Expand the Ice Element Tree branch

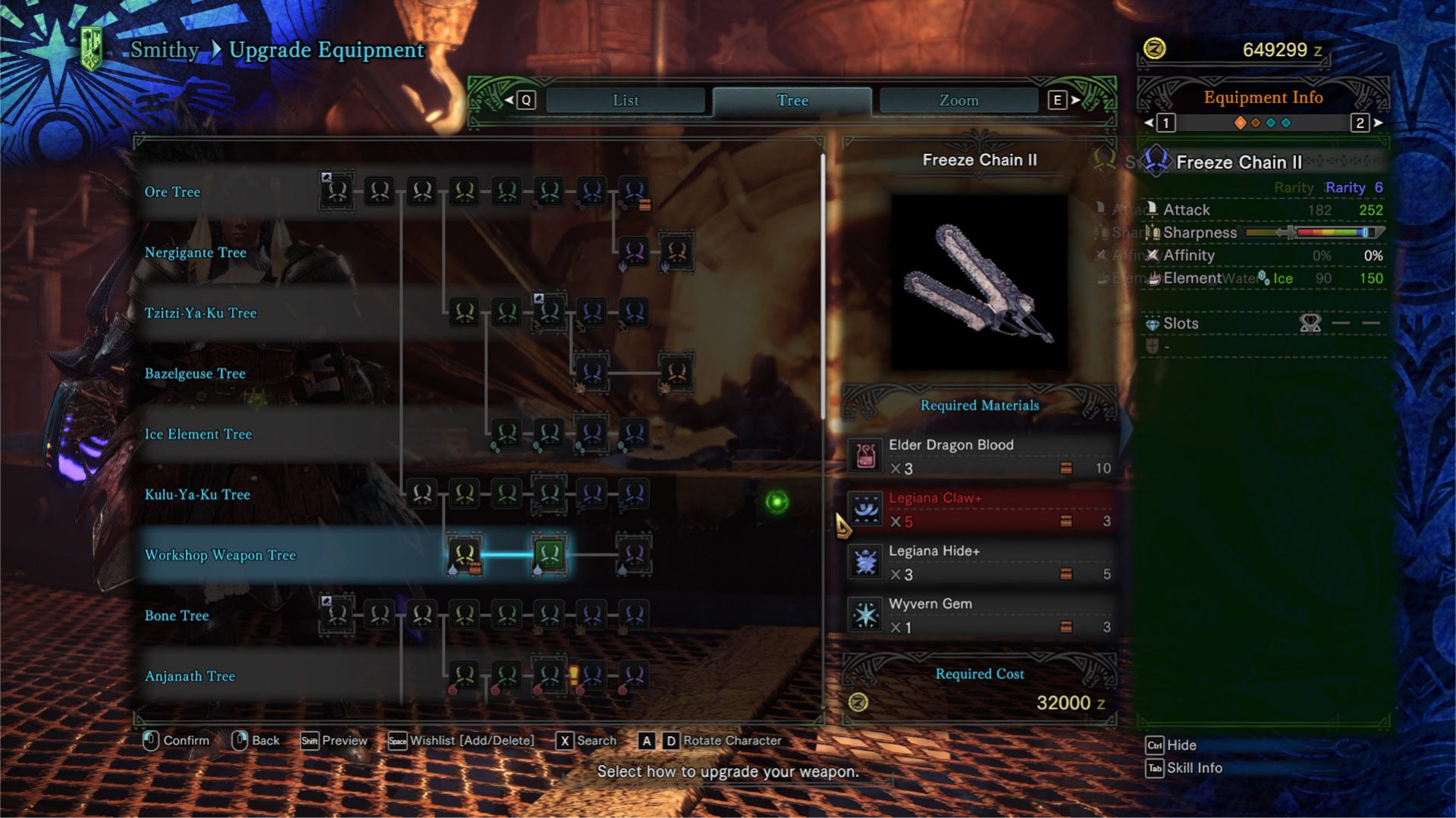[199, 434]
